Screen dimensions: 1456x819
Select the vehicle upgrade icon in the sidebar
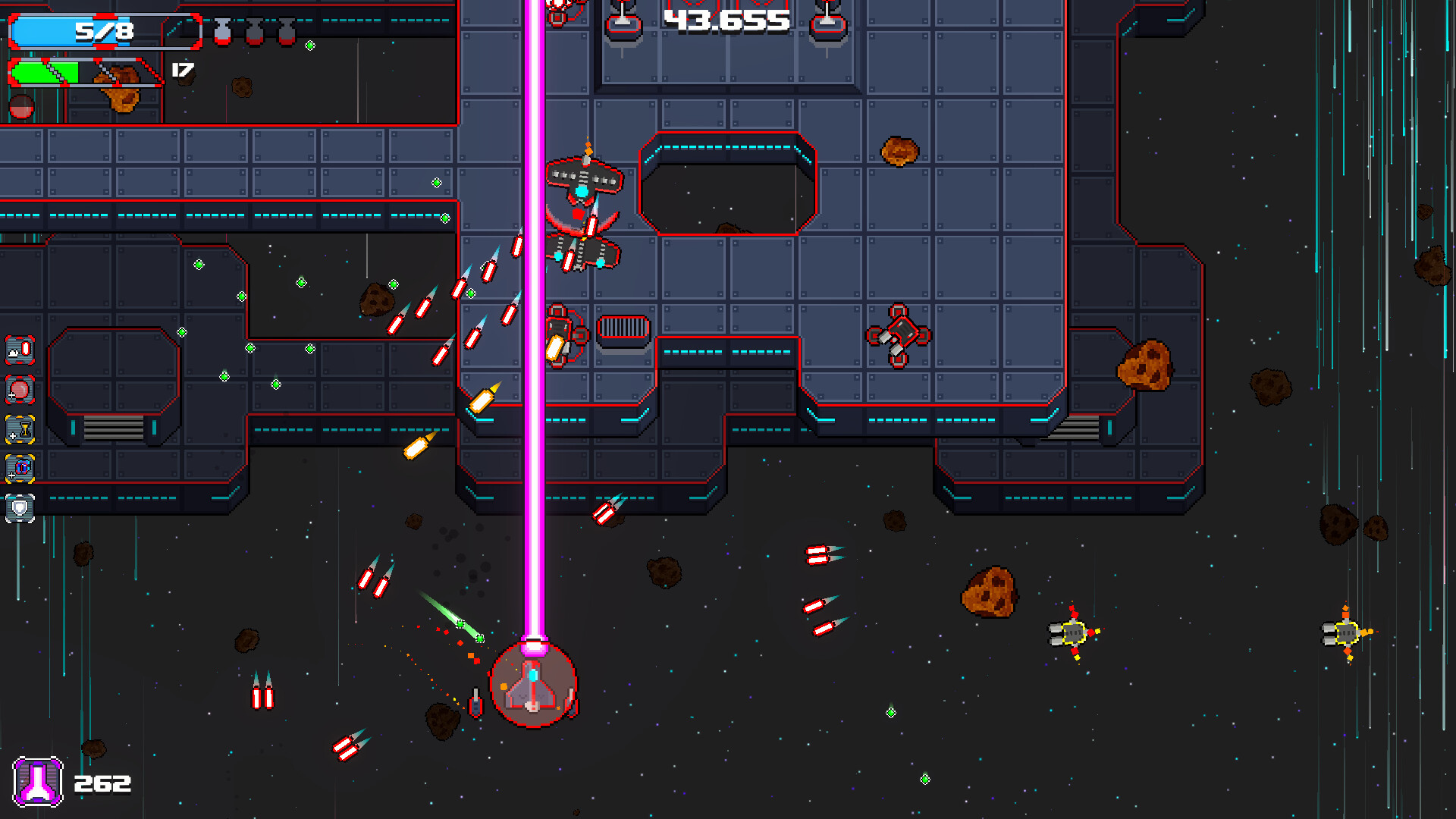pos(20,468)
